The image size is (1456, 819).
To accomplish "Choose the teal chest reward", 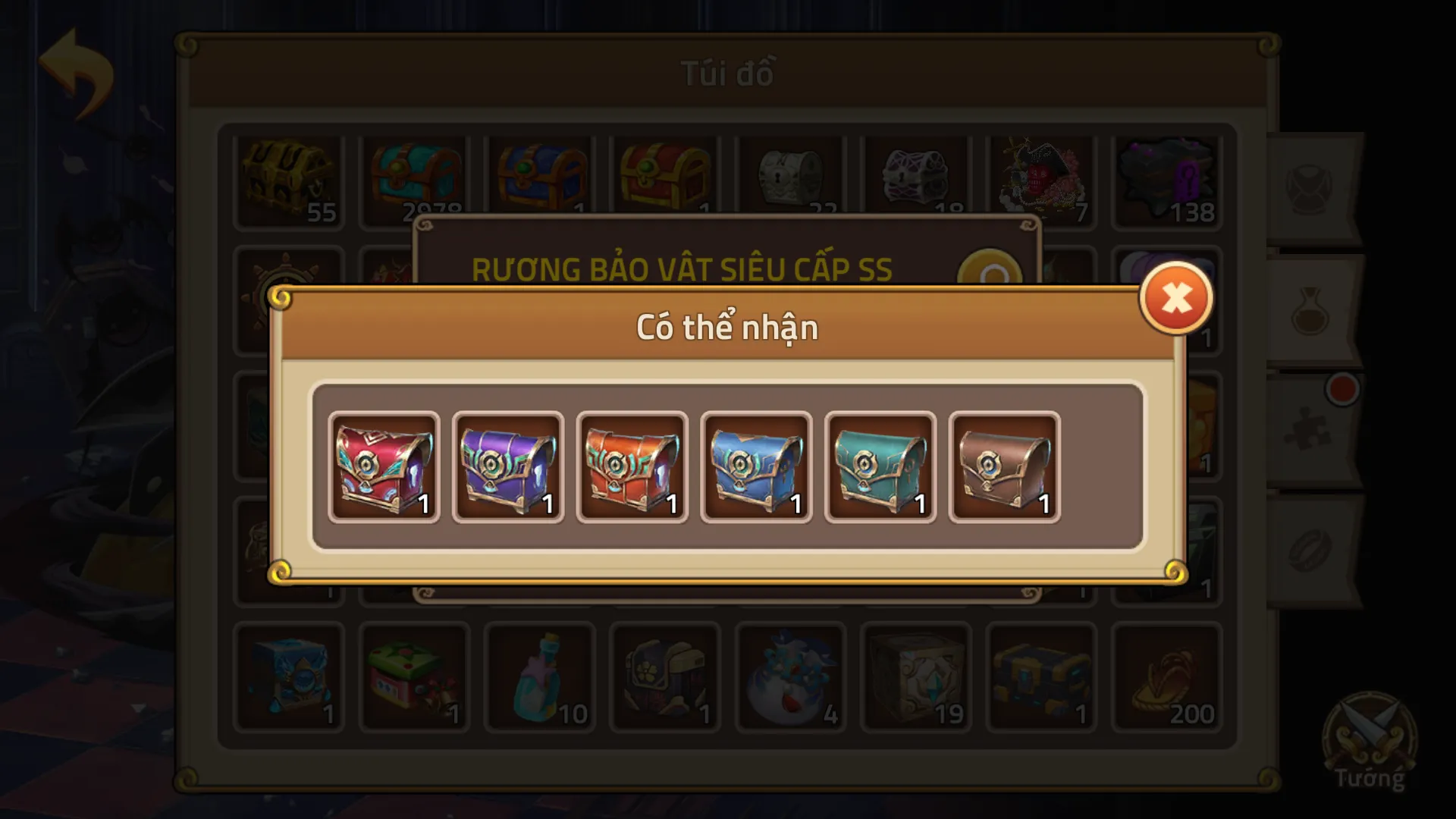I will click(x=880, y=465).
